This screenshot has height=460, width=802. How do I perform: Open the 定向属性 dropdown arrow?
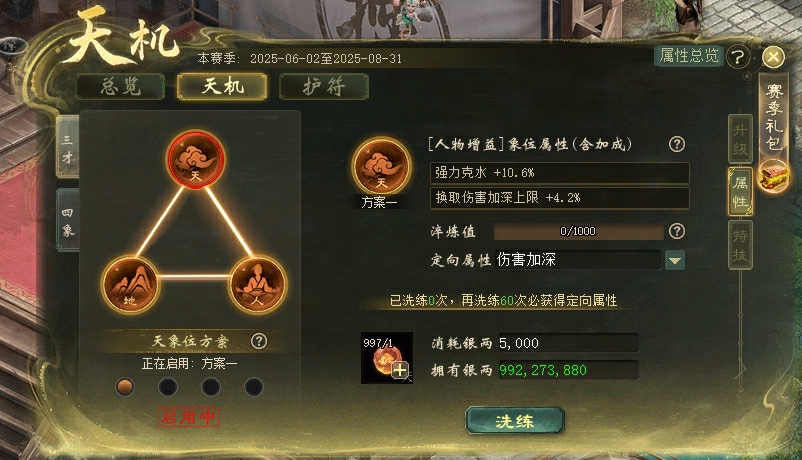pos(675,260)
